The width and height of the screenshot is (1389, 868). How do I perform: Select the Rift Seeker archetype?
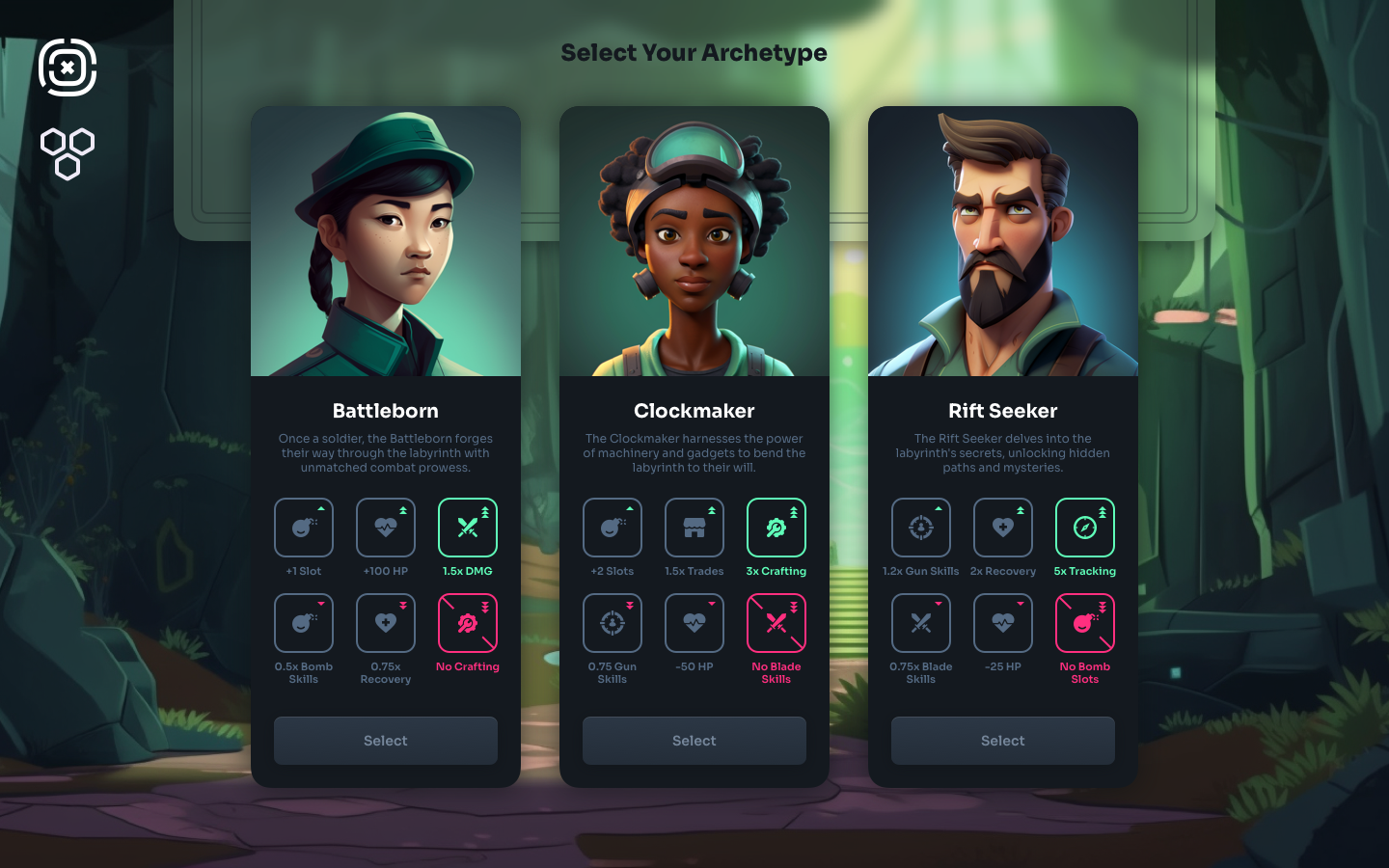click(1003, 741)
